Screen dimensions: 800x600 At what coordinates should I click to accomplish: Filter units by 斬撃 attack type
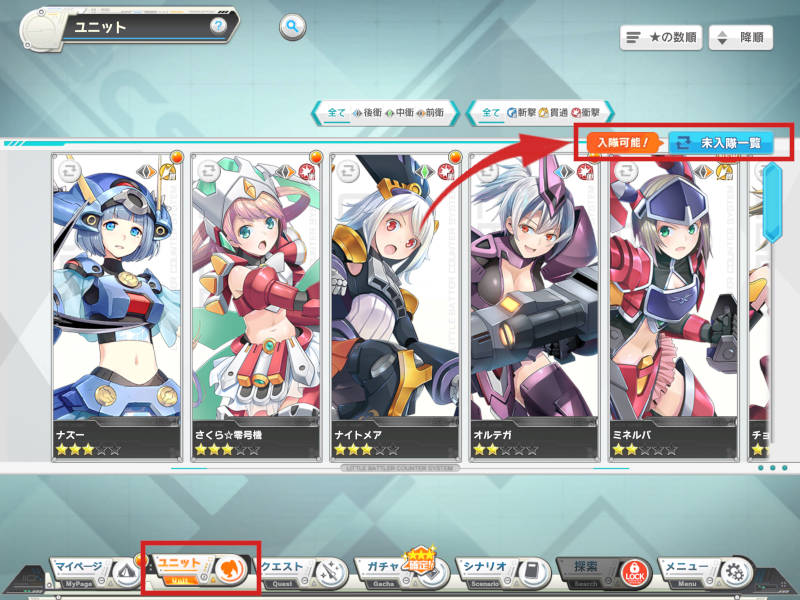point(520,113)
